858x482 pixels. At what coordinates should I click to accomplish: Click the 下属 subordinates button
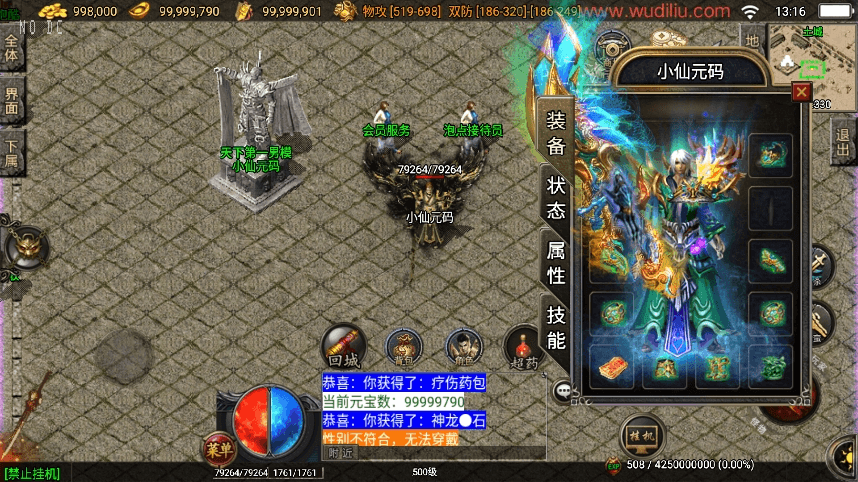[11, 152]
